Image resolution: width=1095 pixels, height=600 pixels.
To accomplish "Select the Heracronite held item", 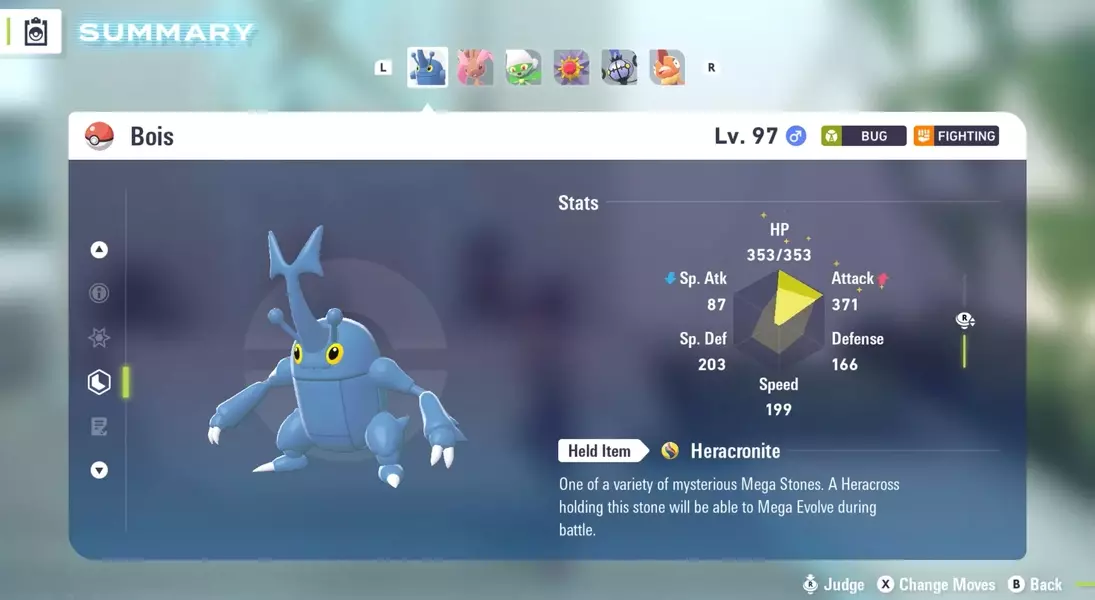I will (734, 451).
